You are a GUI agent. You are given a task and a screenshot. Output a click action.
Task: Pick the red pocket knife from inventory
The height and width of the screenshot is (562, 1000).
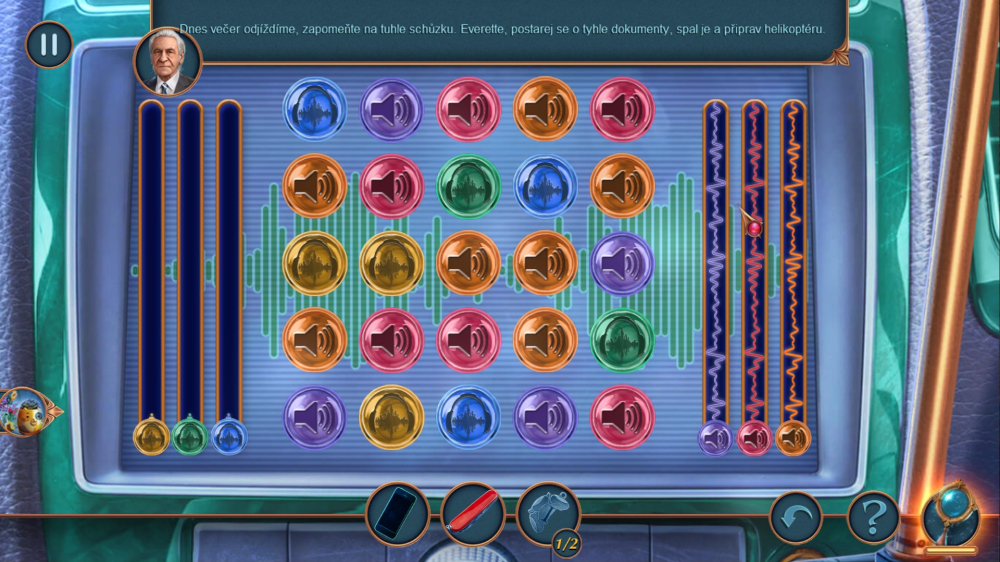click(x=473, y=515)
